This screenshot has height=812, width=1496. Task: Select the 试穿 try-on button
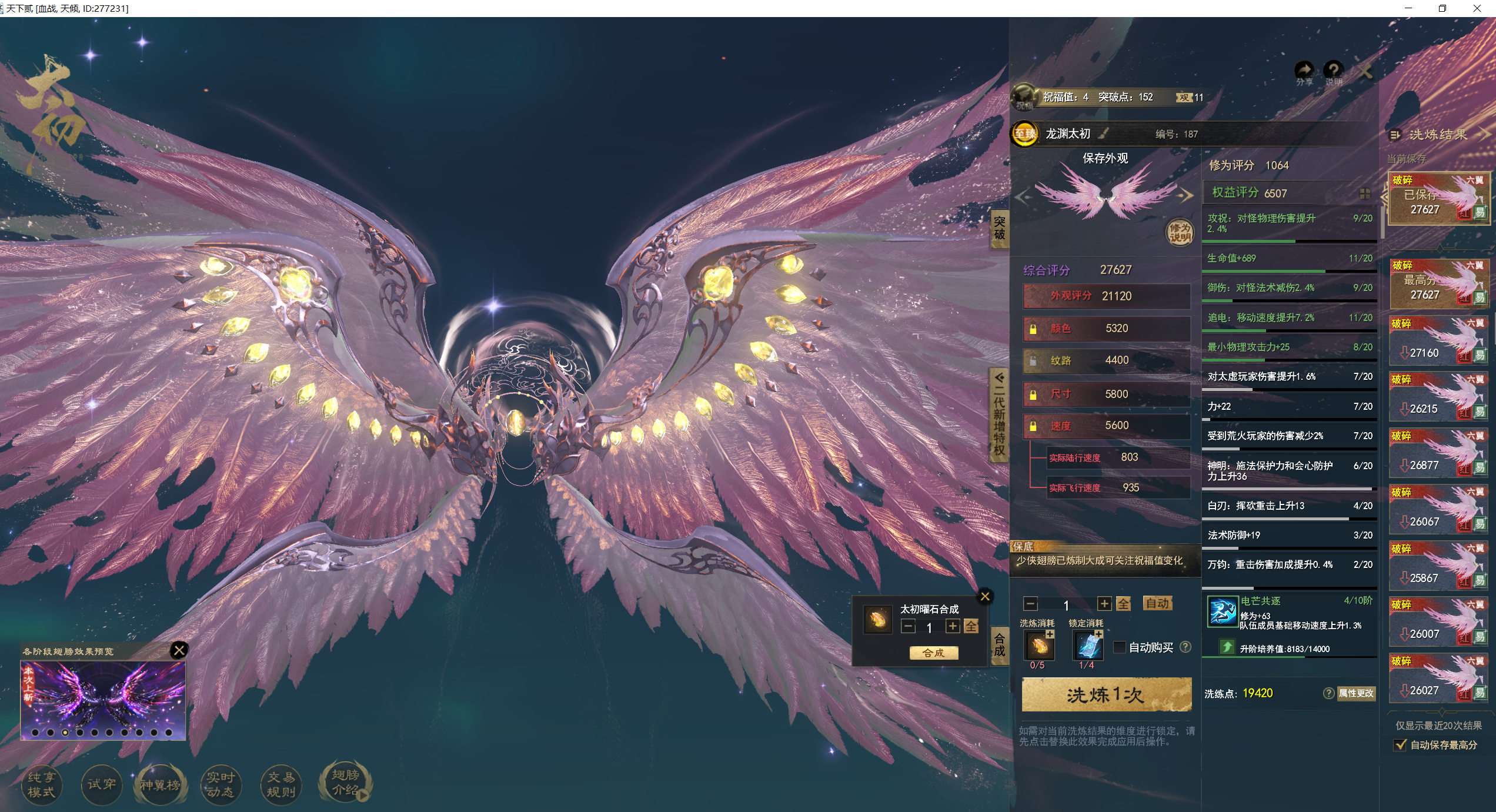coord(101,784)
